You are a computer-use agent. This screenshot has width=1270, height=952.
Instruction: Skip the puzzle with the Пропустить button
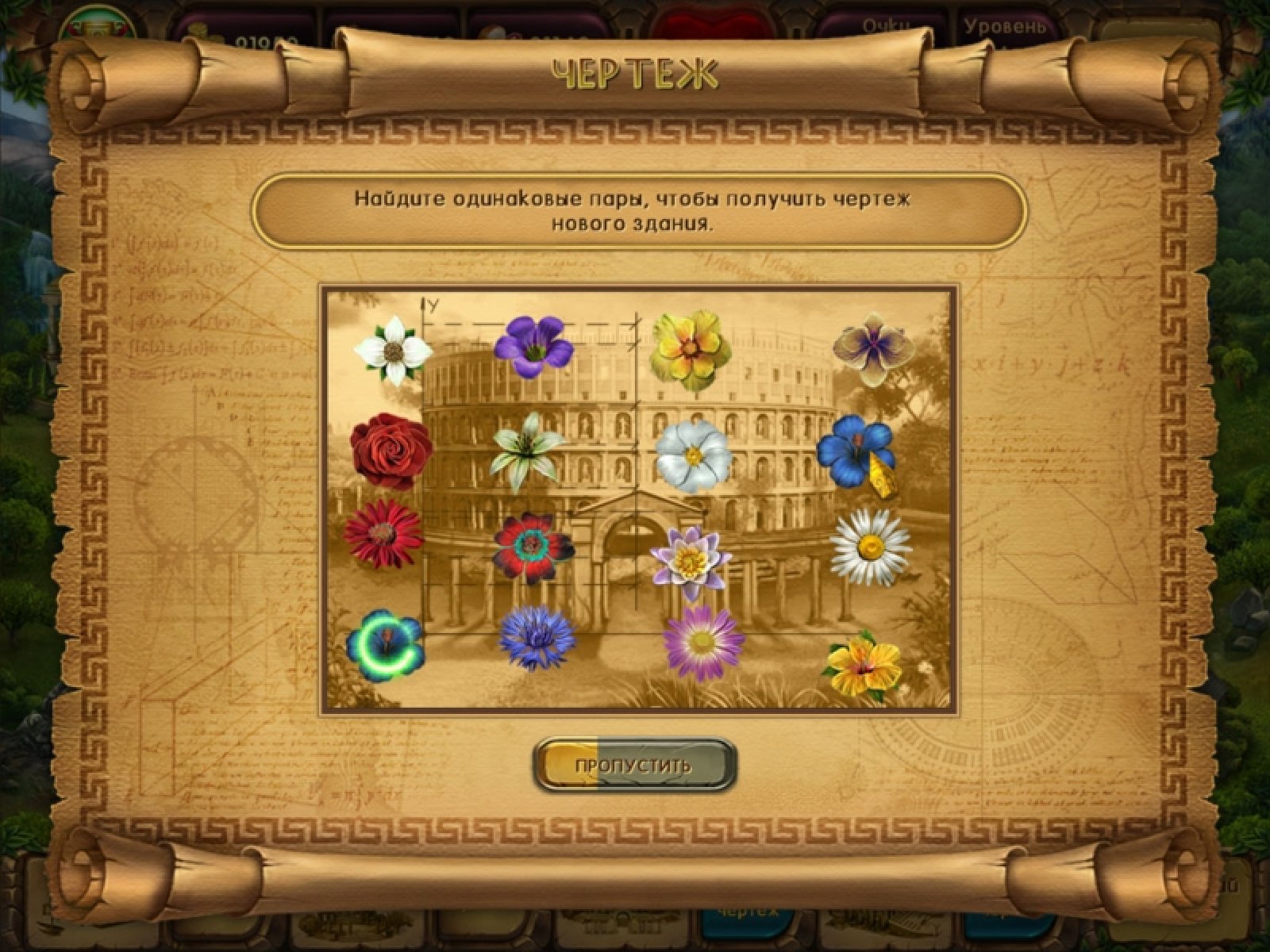coord(634,766)
